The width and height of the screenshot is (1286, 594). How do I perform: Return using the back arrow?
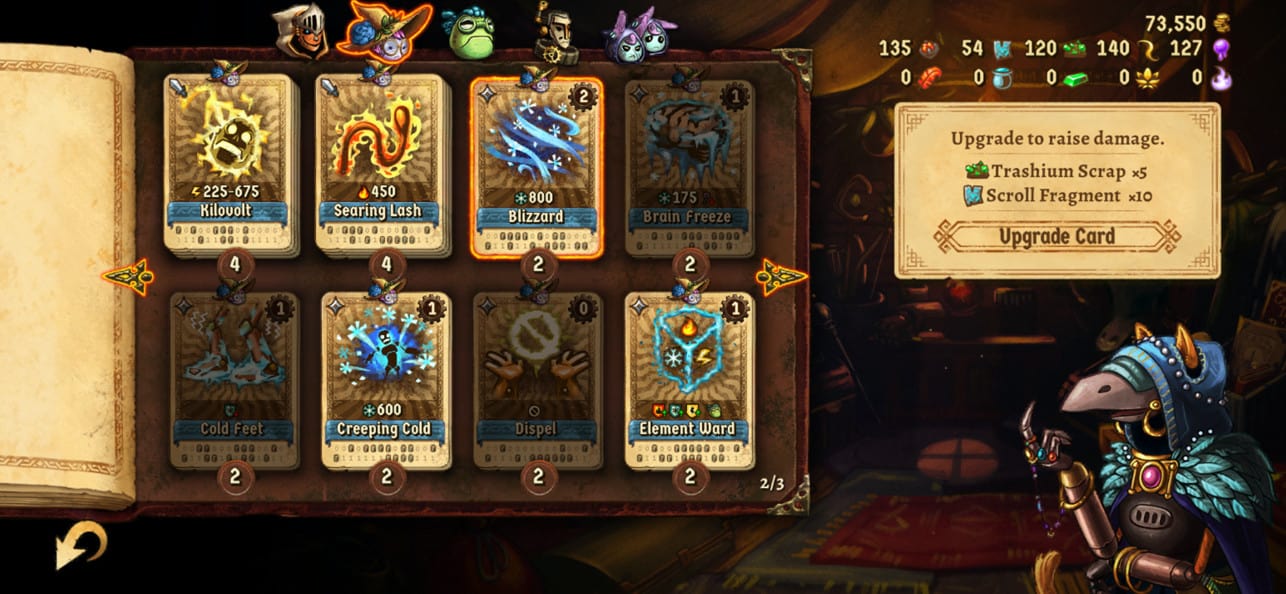pyautogui.click(x=80, y=546)
